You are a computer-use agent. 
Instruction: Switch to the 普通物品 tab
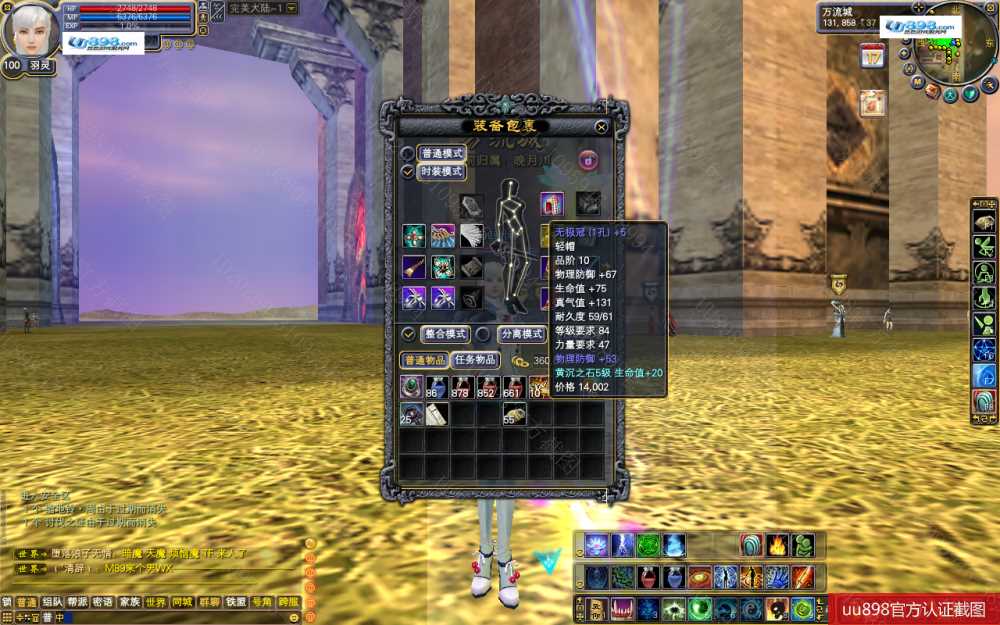tap(424, 360)
